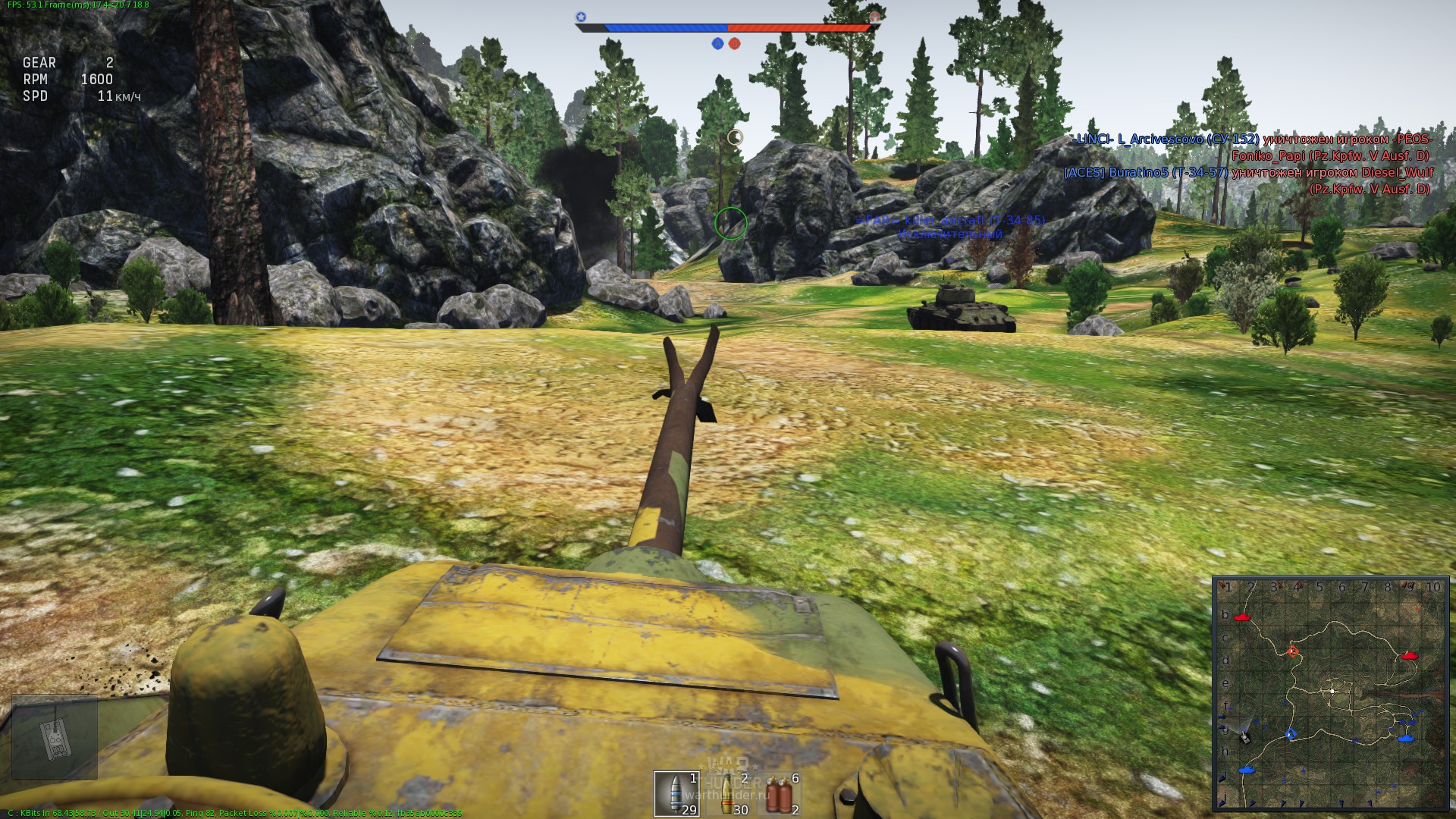Click the blue capture point indicator under score bar
The height and width of the screenshot is (819, 1456).
point(717,44)
